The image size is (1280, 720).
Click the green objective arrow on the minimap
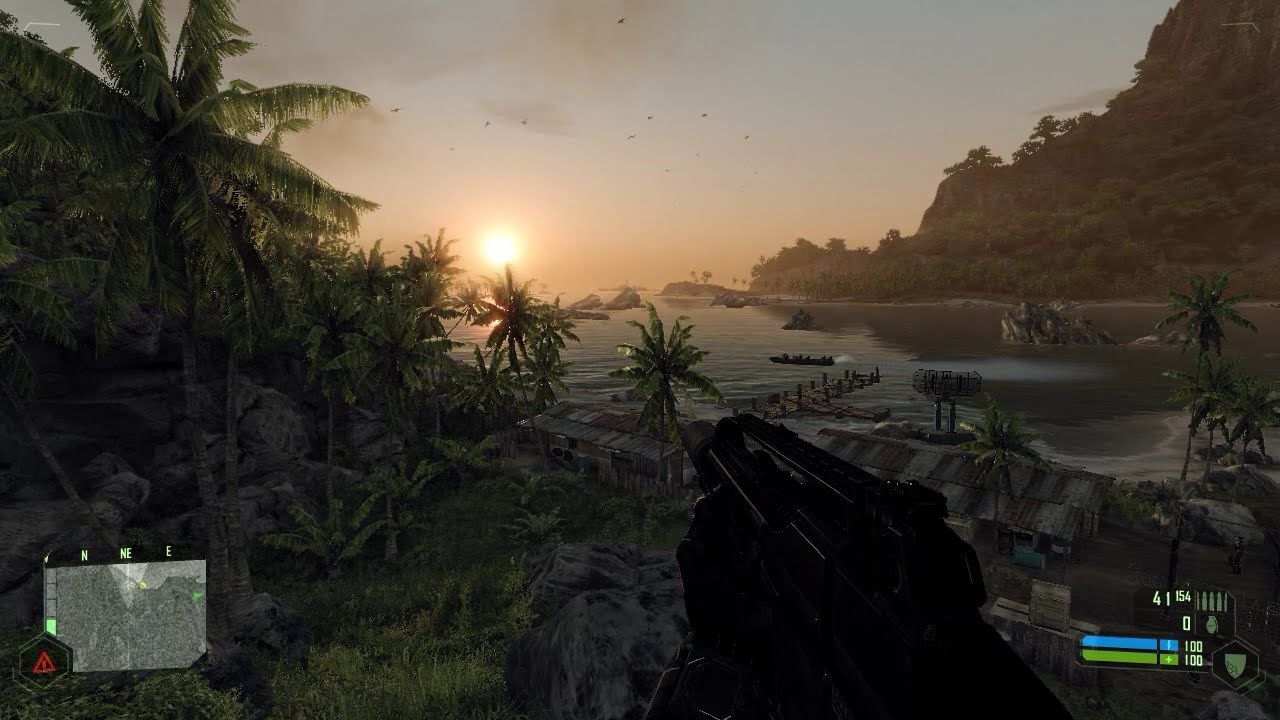pyautogui.click(x=196, y=595)
